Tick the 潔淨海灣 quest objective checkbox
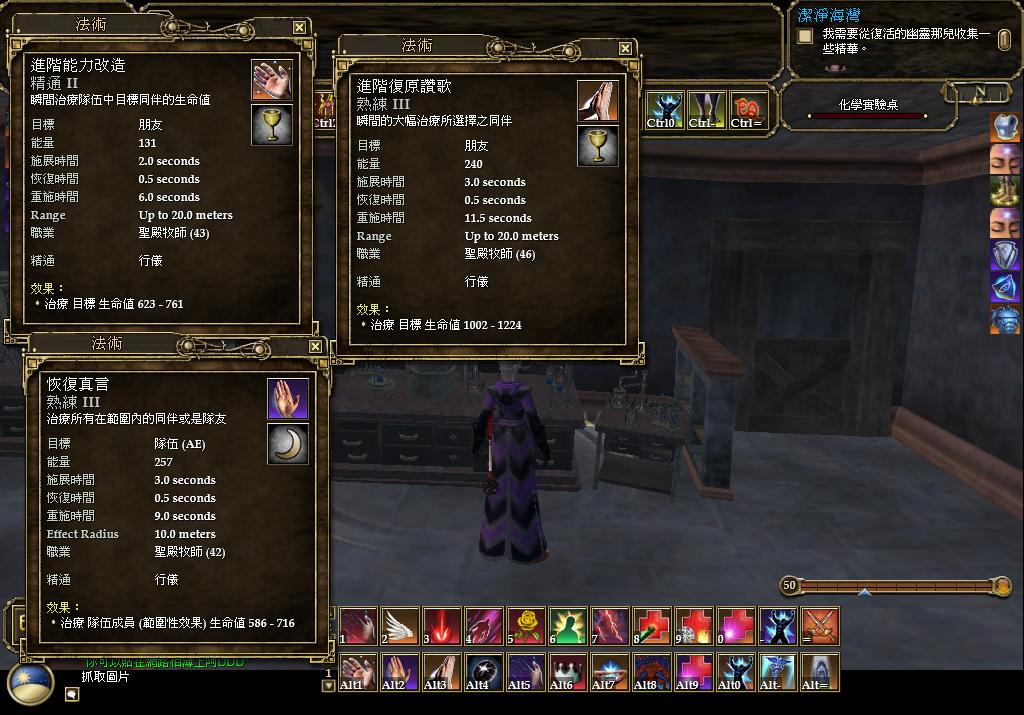 pyautogui.click(x=804, y=37)
